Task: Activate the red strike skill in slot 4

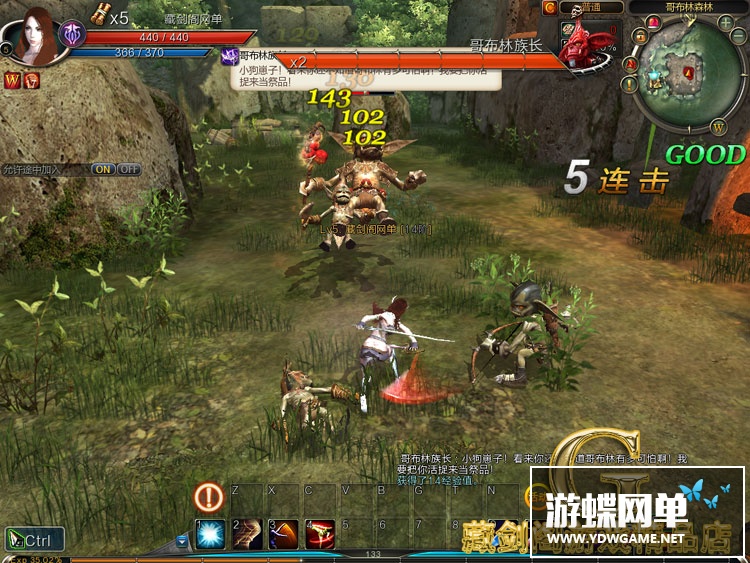Action: coord(320,534)
